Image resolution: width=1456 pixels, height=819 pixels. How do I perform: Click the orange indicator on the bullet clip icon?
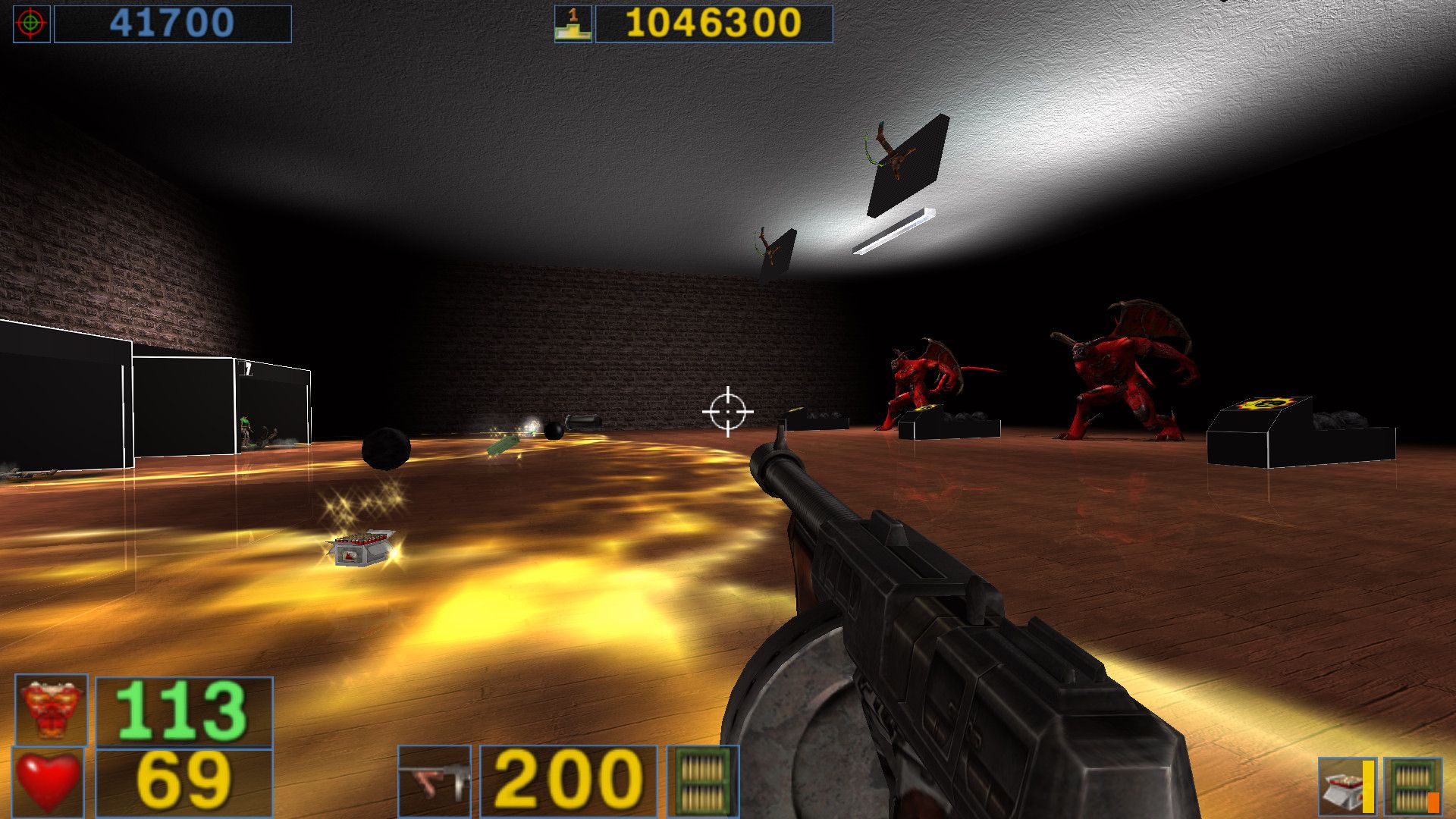pos(1433,802)
